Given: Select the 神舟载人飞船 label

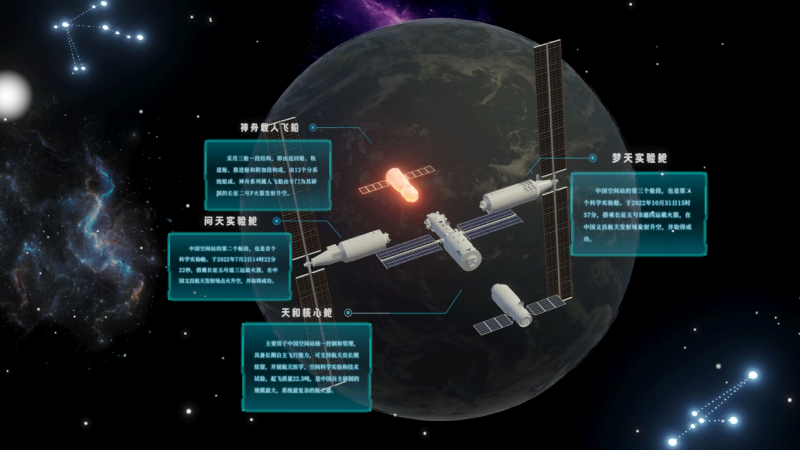Looking at the screenshot, I should [x=270, y=128].
